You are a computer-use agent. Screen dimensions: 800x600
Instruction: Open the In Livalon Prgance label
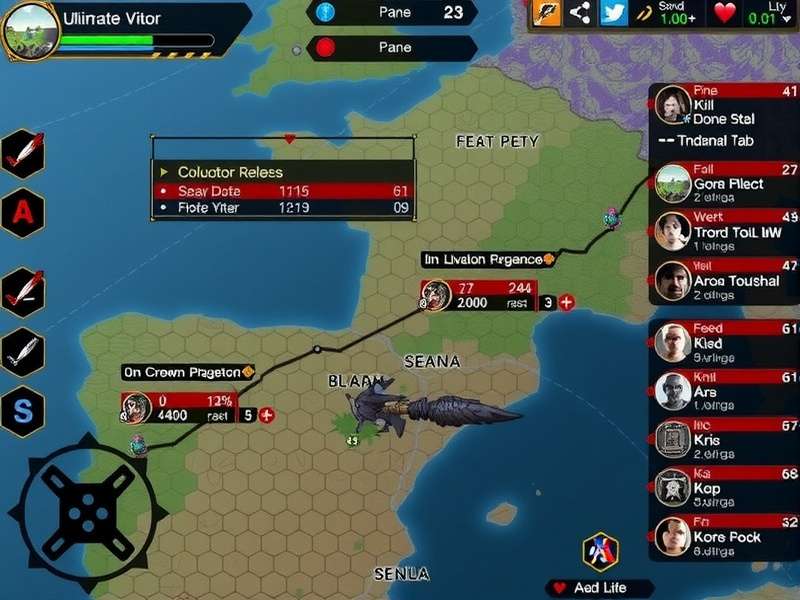(487, 259)
